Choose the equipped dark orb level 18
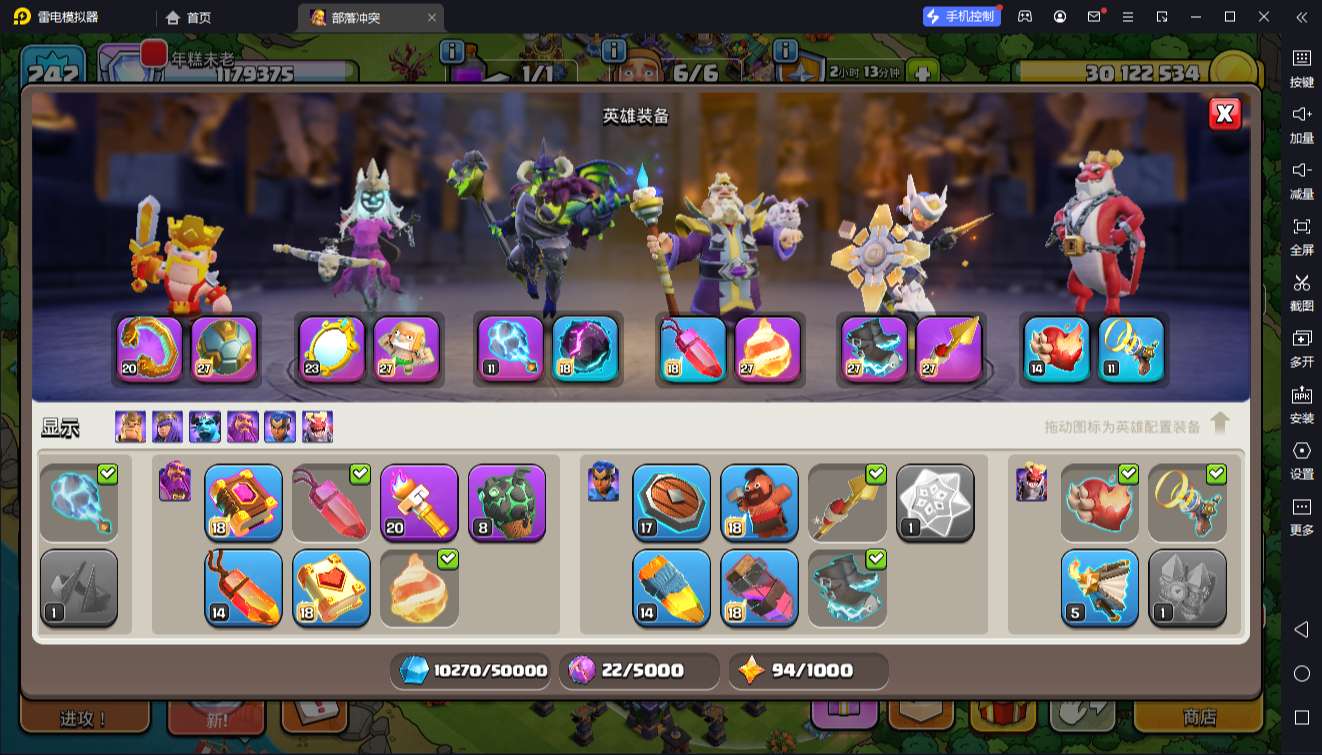Viewport: 1322px width, 755px height. click(586, 349)
